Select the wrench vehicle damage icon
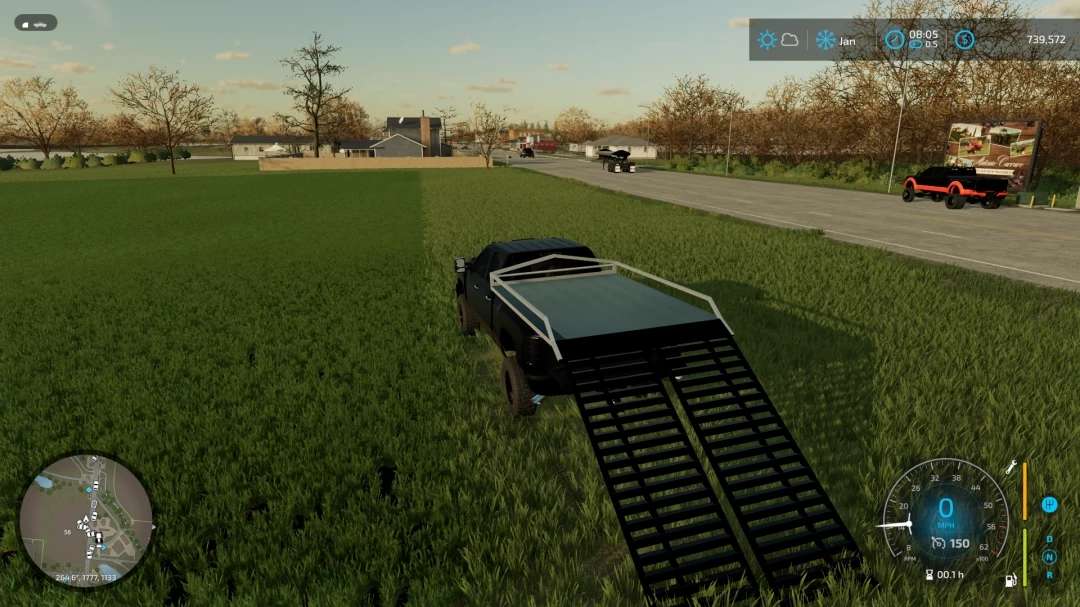1080x607 pixels. point(1011,467)
